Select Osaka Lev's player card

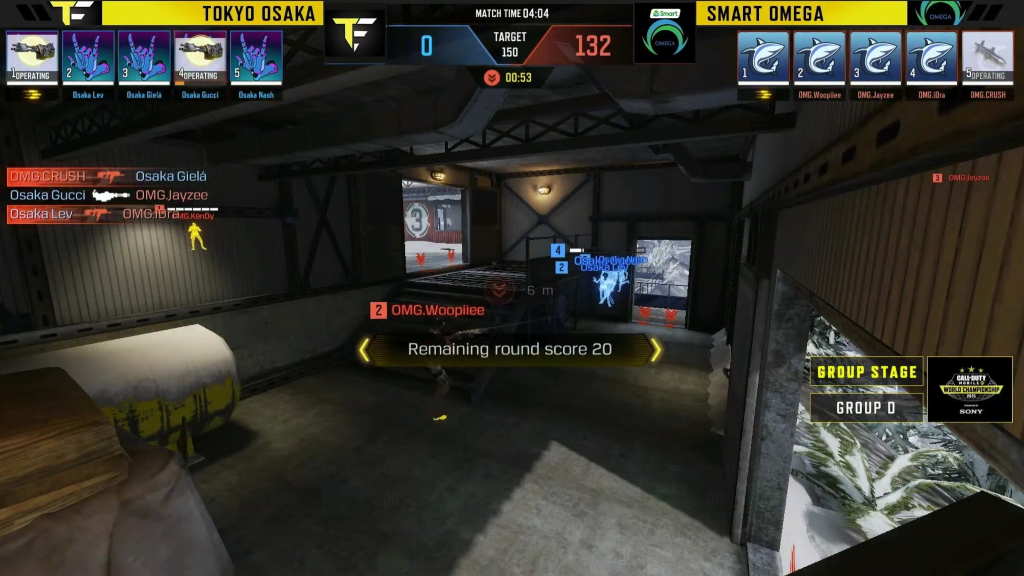88,56
